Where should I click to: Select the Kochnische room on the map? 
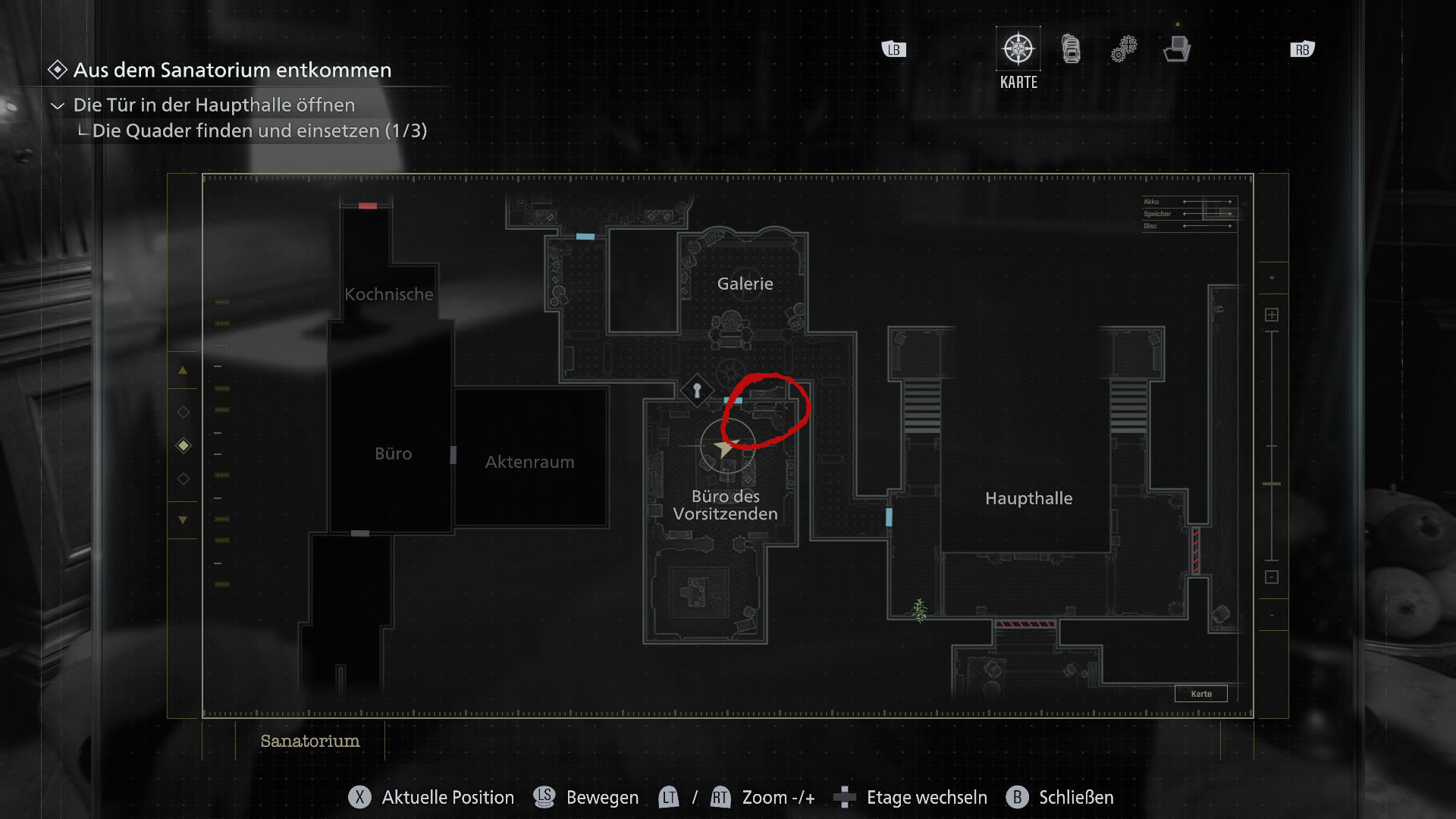point(388,294)
